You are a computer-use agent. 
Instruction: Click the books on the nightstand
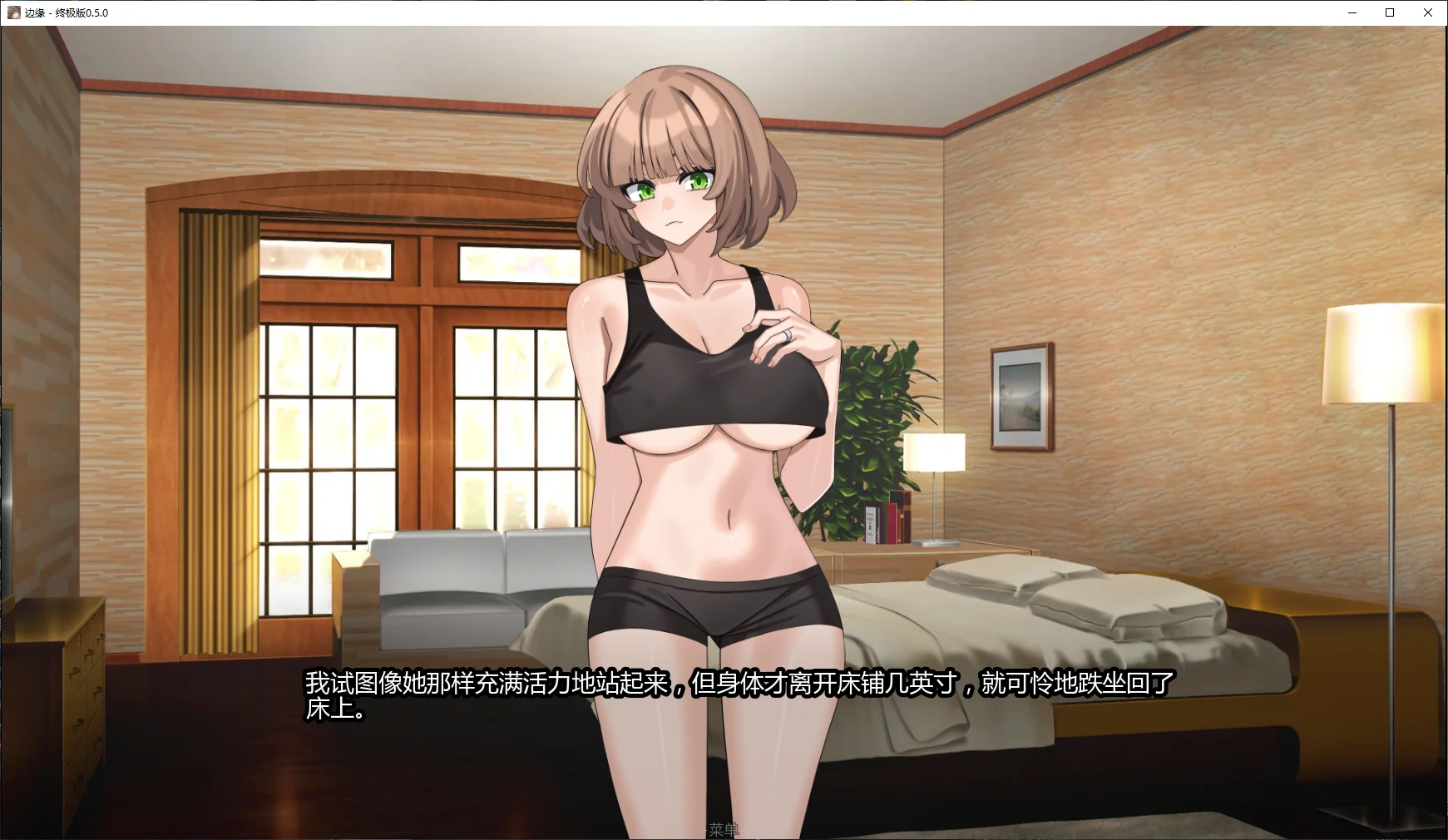coord(886,520)
